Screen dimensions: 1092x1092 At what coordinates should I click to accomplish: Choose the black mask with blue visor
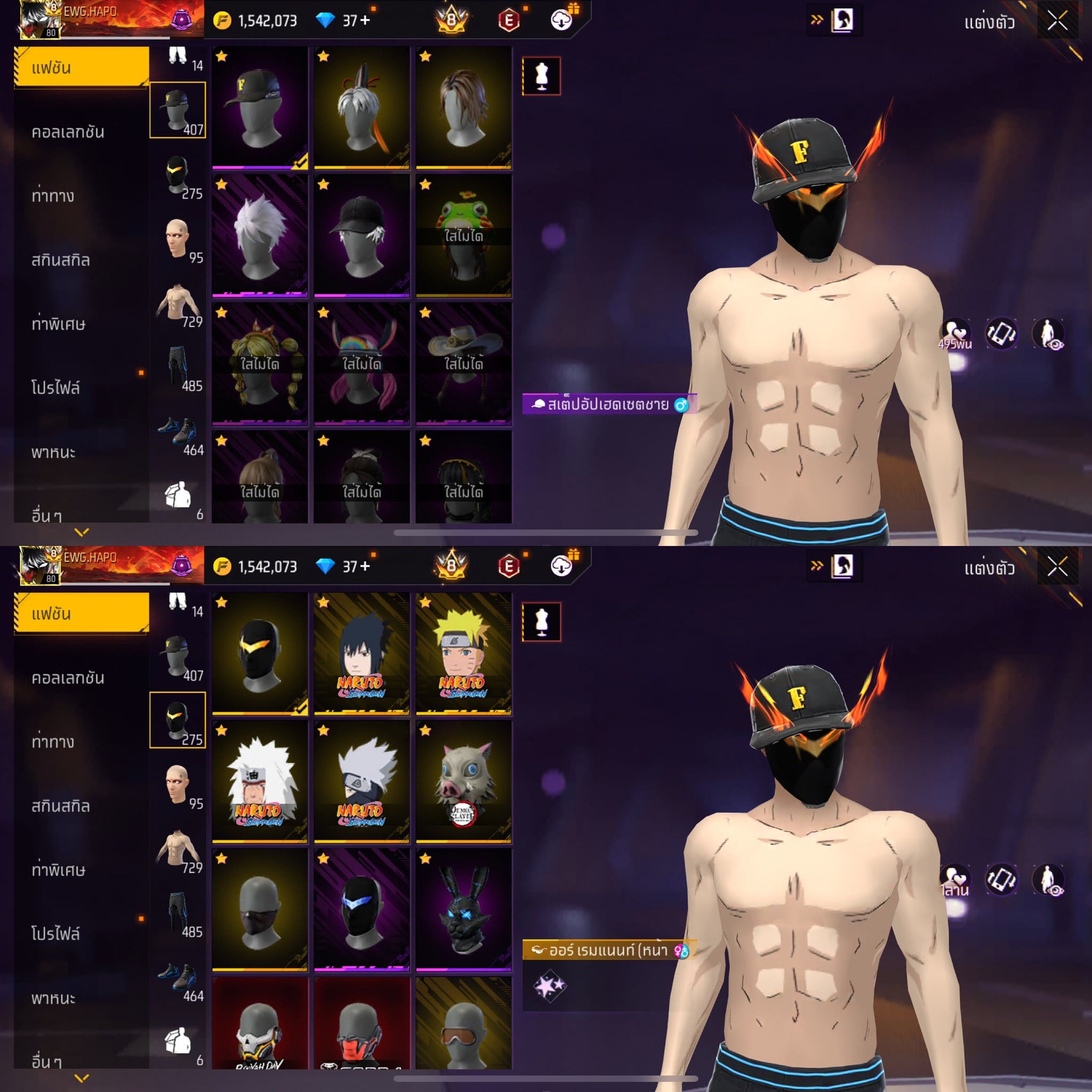point(362,909)
